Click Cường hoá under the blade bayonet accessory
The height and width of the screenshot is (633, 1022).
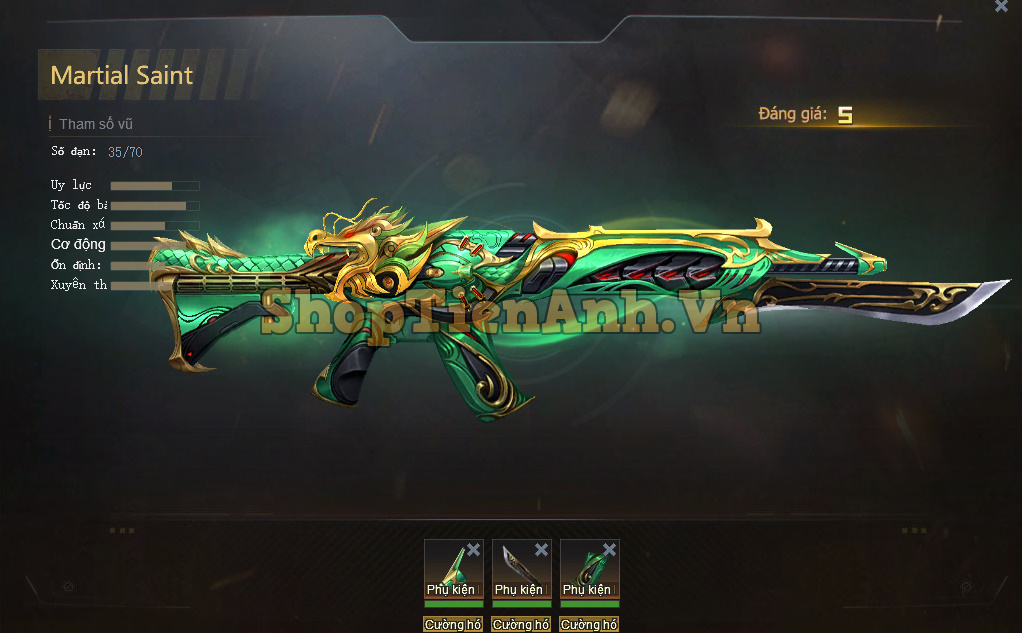(x=521, y=624)
